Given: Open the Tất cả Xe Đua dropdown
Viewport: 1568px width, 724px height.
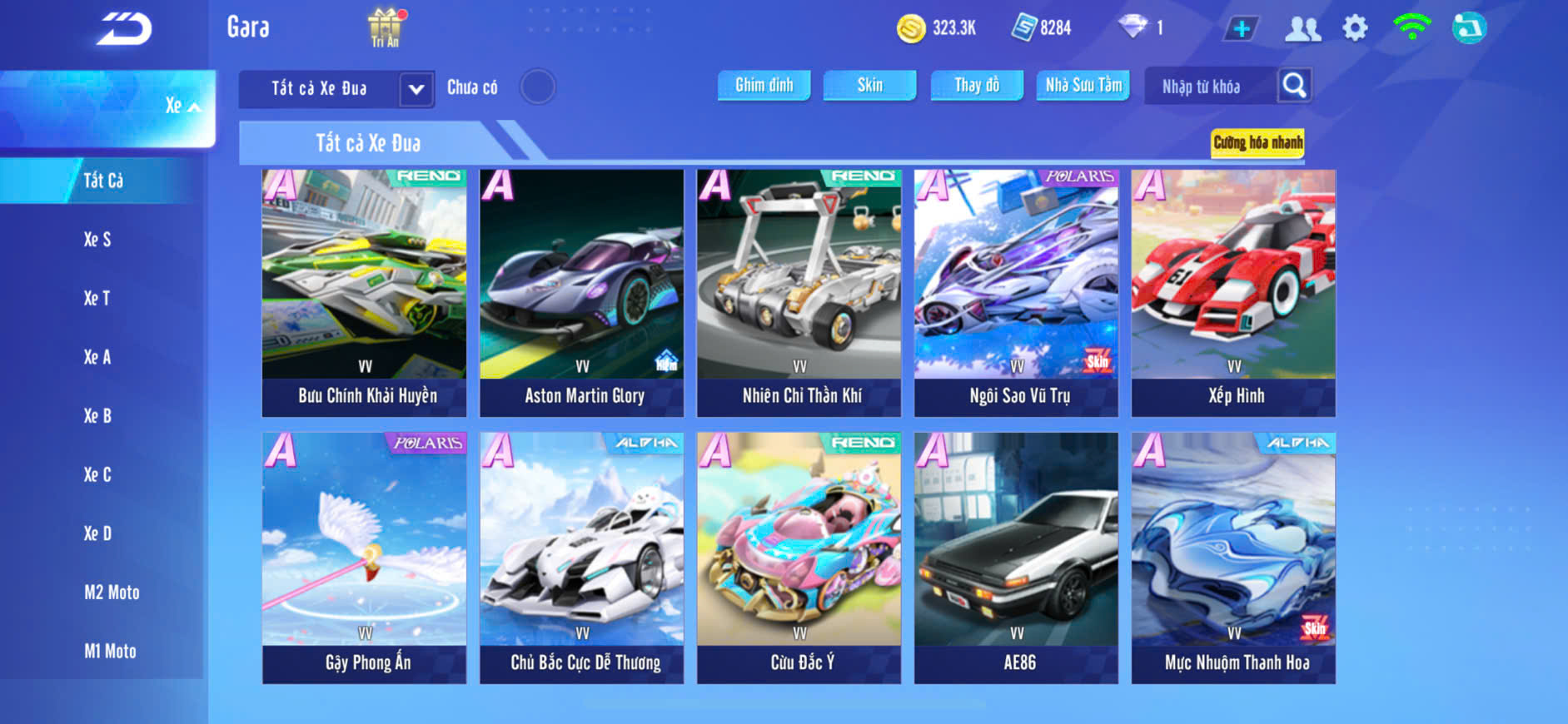Looking at the screenshot, I should click(x=416, y=89).
